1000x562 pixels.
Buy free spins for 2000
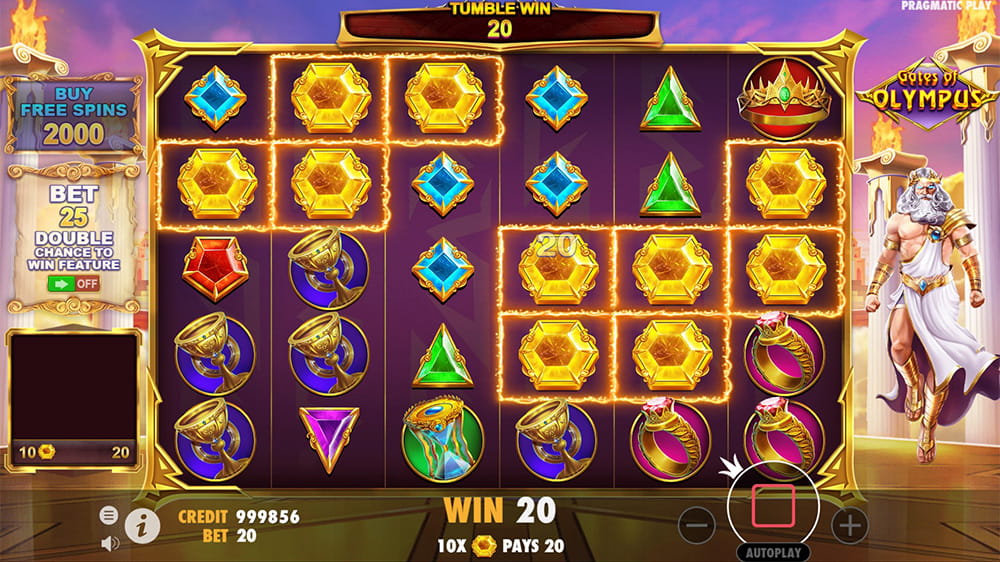(x=72, y=118)
